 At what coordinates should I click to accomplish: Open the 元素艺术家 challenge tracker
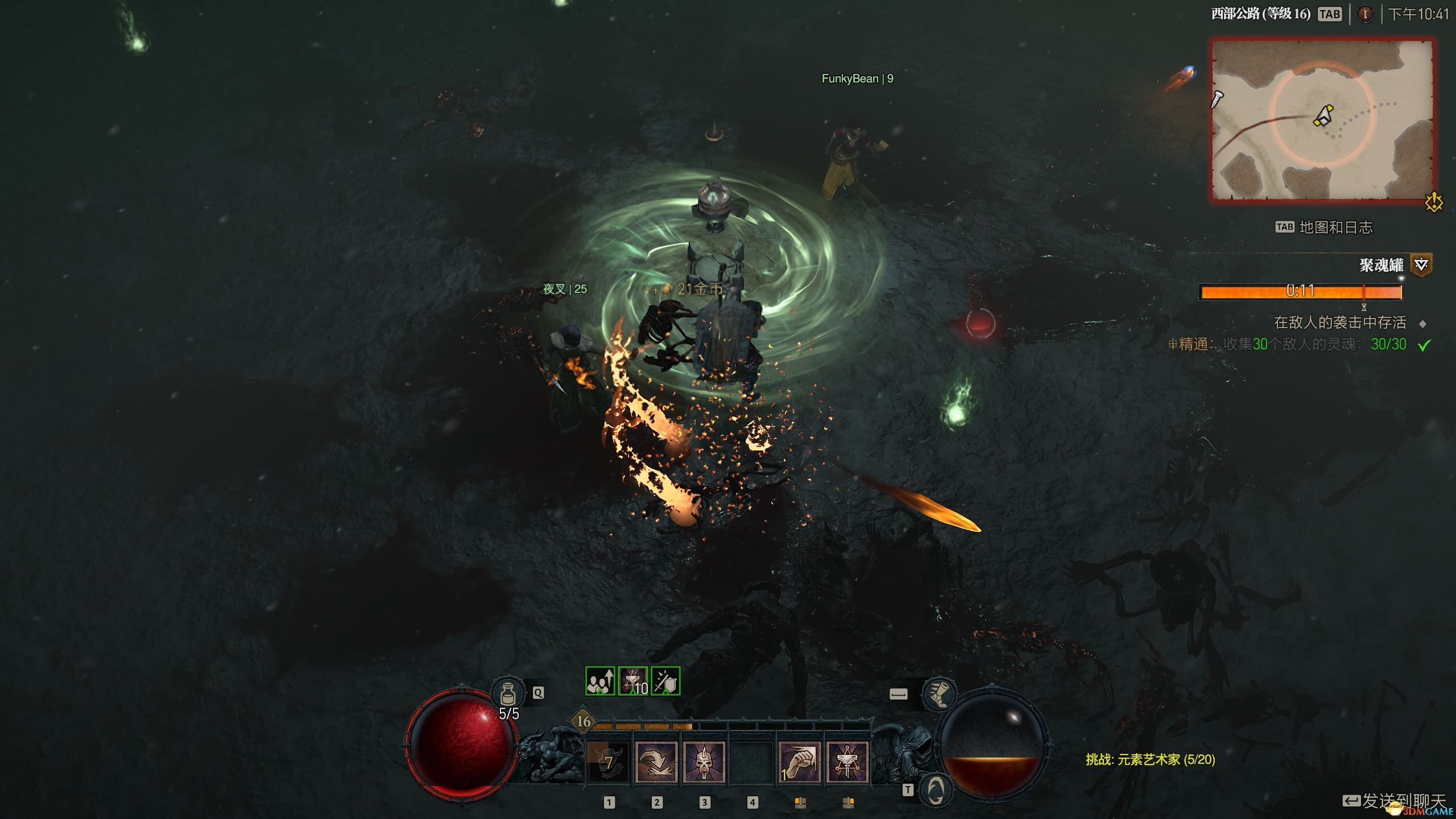click(1150, 759)
